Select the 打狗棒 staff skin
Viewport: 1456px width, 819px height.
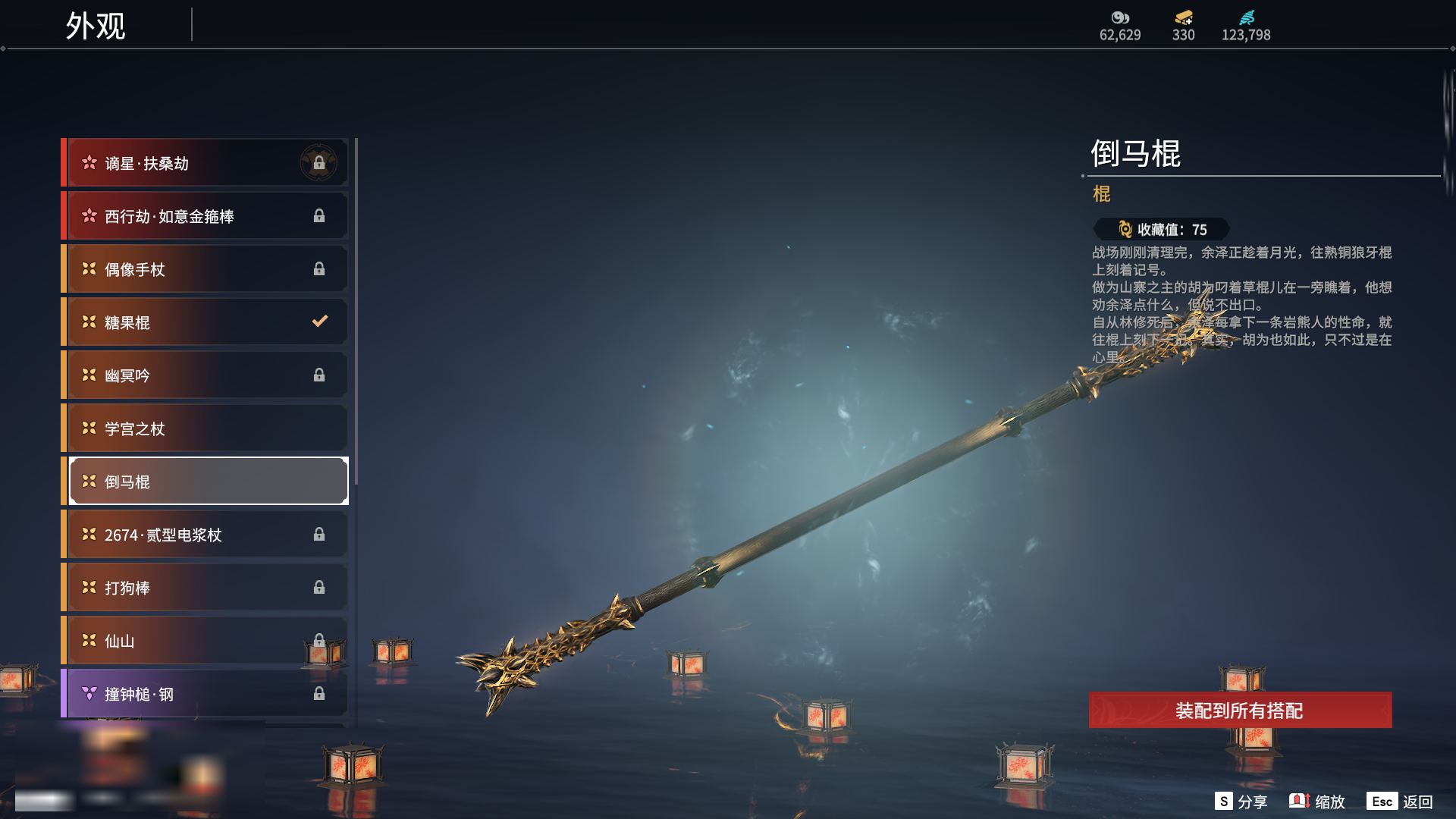click(x=206, y=588)
